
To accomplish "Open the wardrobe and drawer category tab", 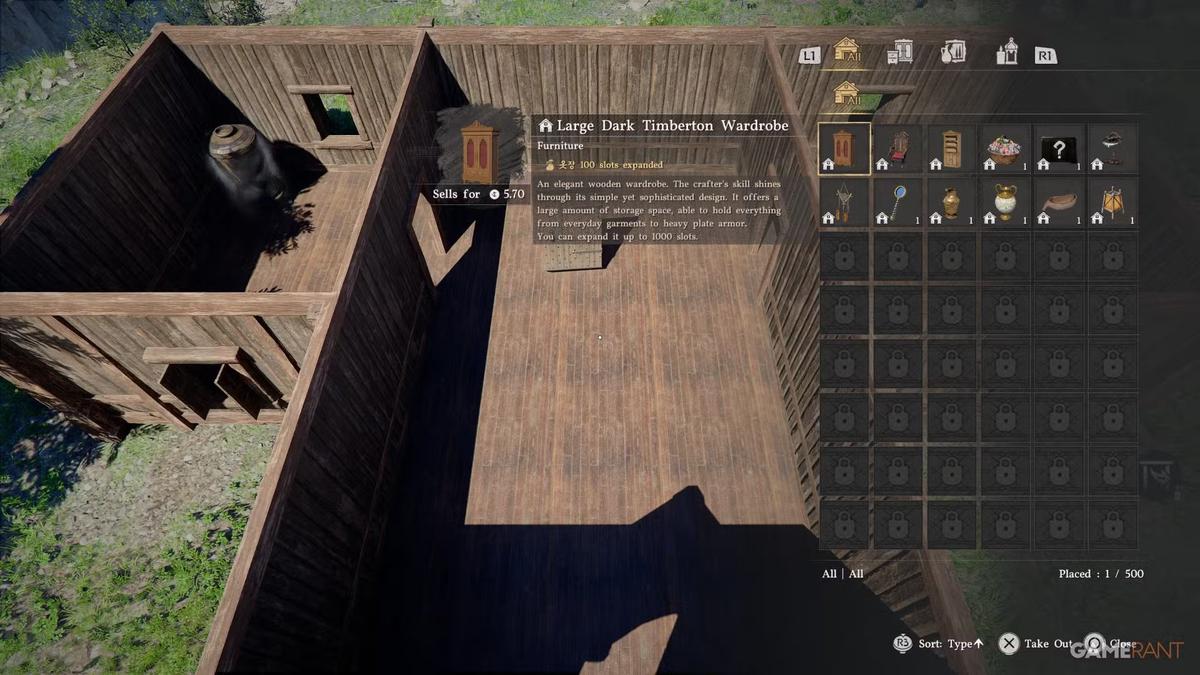I will [x=900, y=52].
